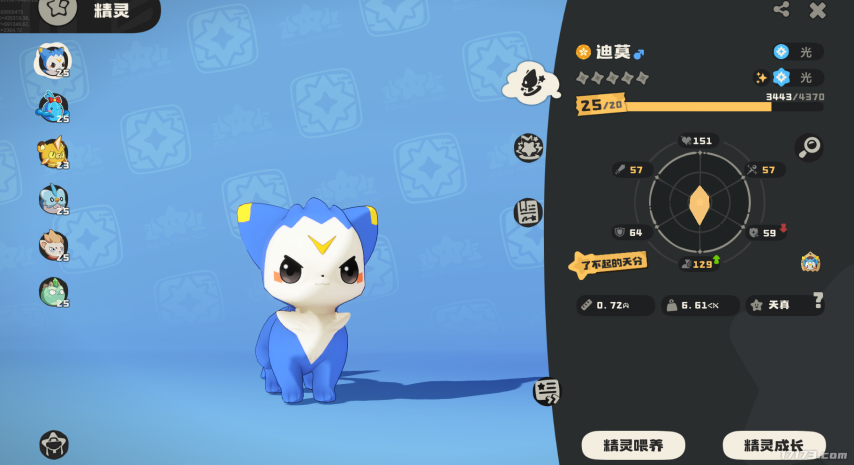
Task: Select the blue-and-white penguin spirit portrait
Action: pos(52,60)
